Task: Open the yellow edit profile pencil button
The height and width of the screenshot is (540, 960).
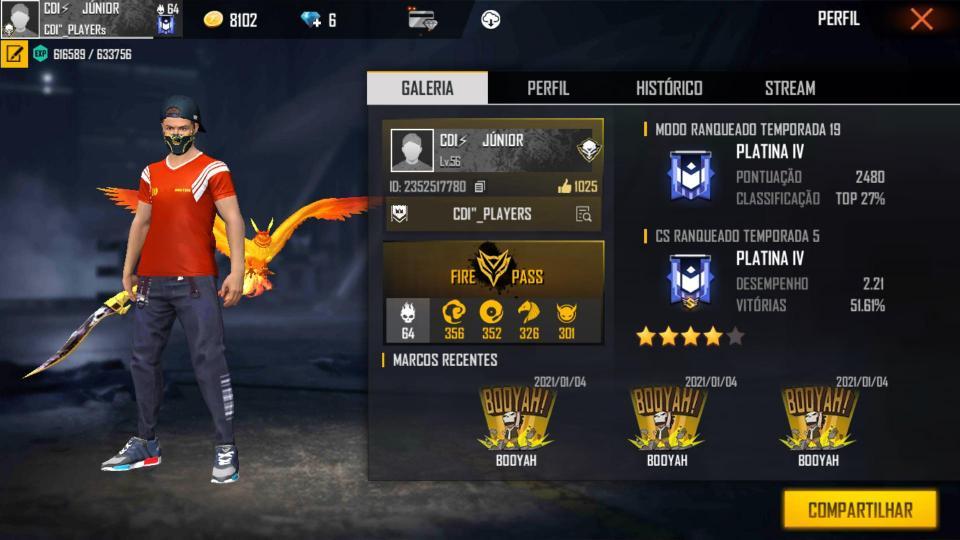Action: tap(14, 54)
